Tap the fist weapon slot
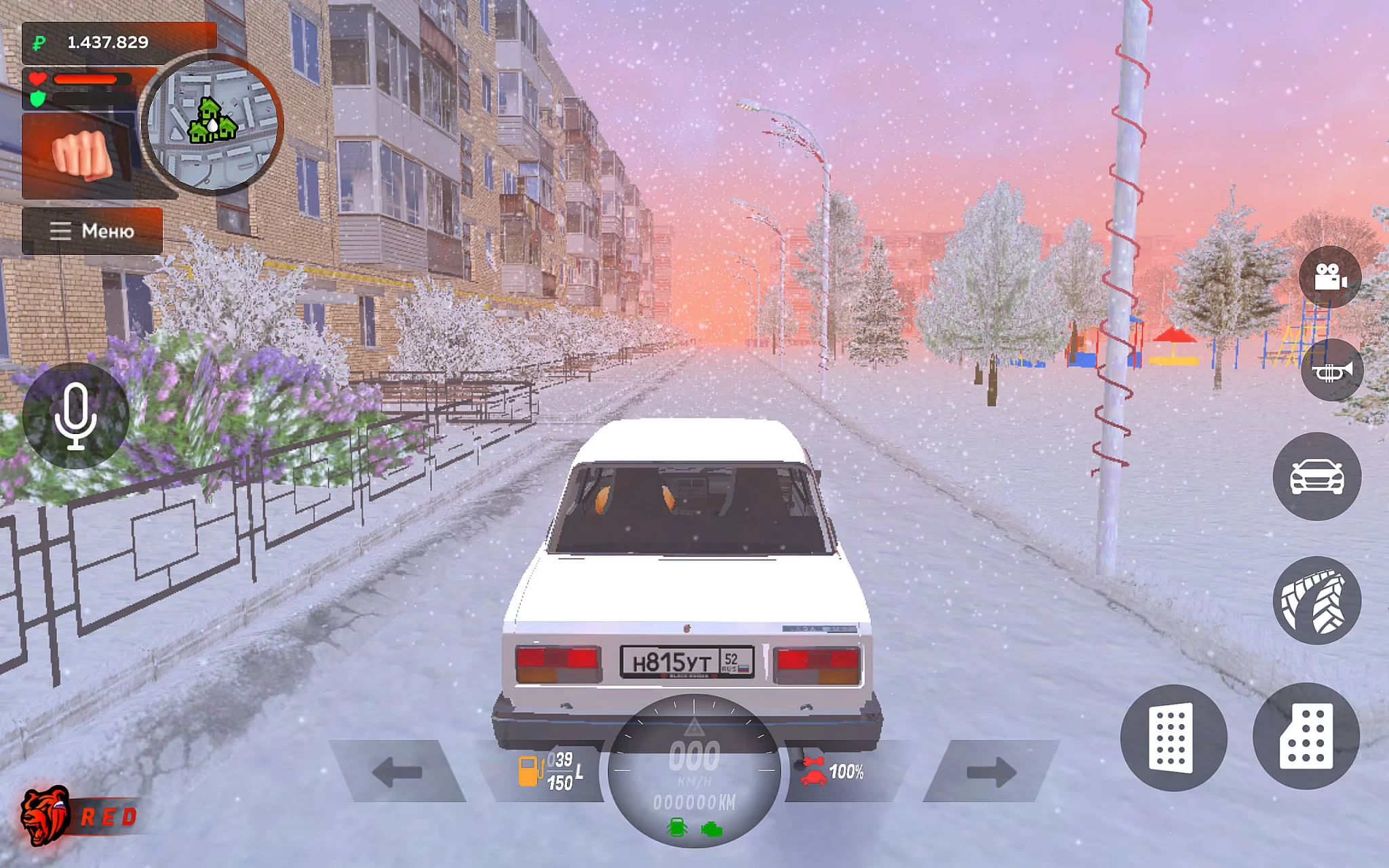Screen dimensions: 1389x868 [81, 155]
